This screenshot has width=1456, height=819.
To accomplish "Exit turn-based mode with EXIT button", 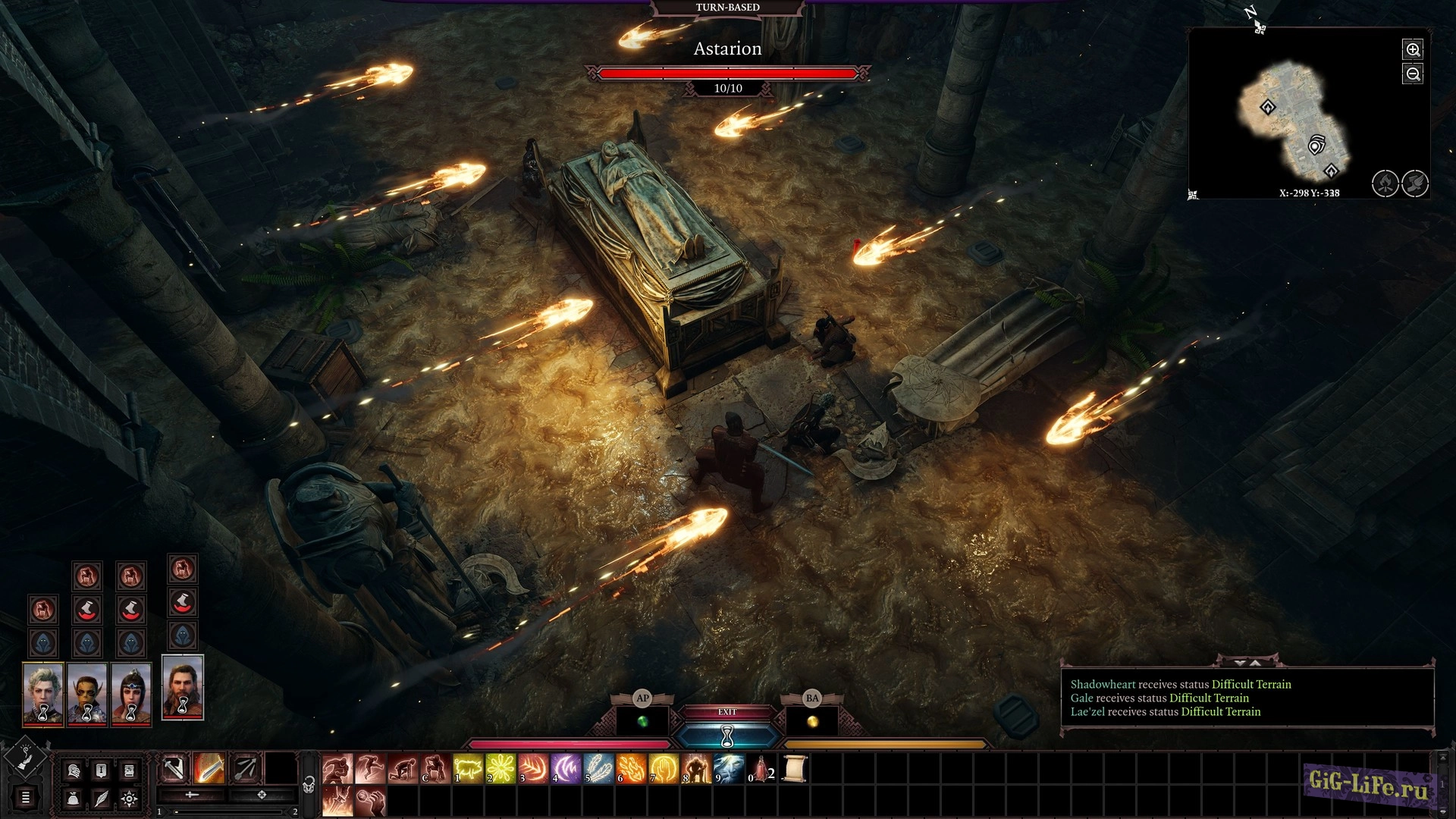I will point(727,712).
